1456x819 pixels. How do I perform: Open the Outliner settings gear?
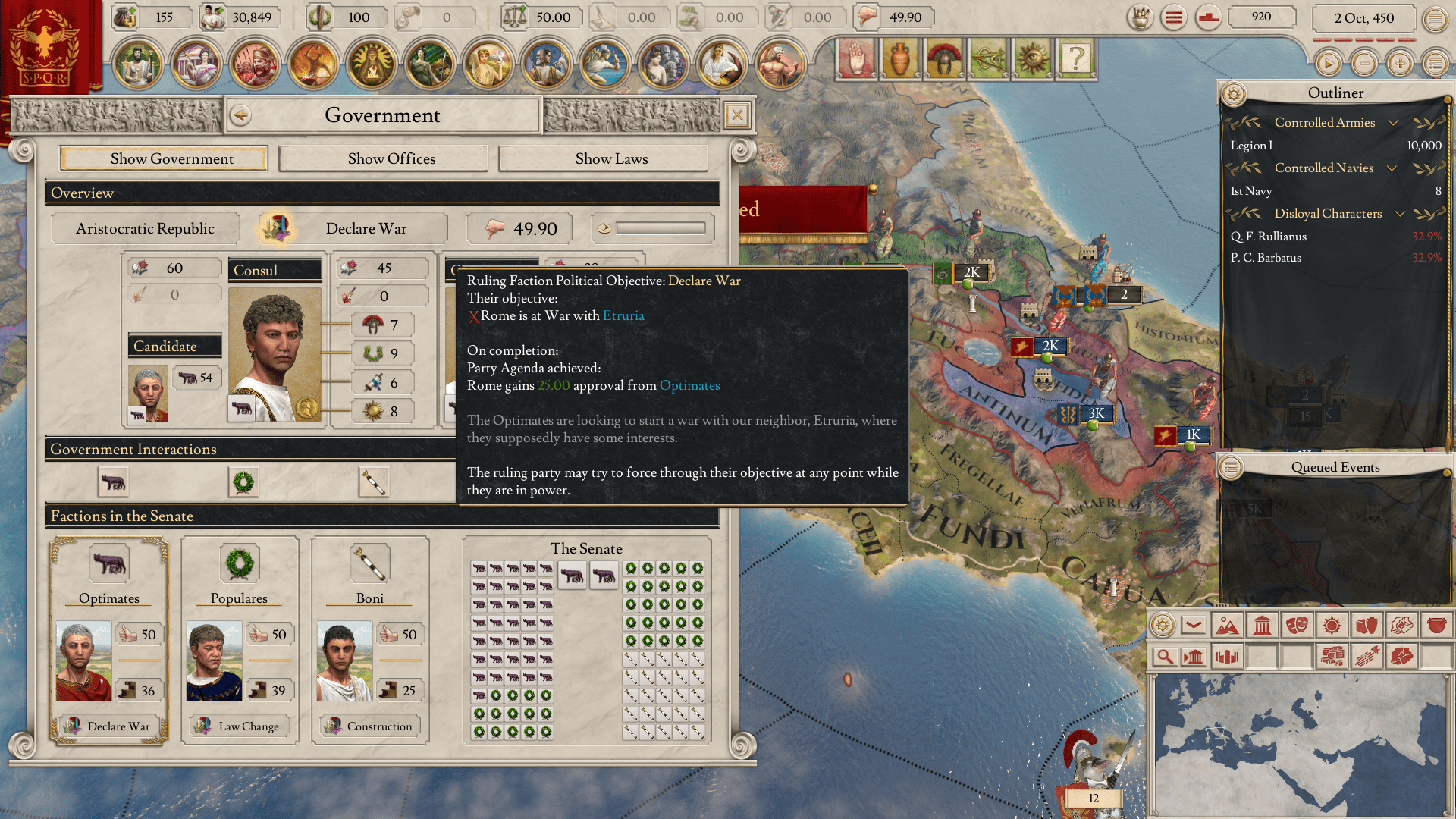[x=1234, y=94]
